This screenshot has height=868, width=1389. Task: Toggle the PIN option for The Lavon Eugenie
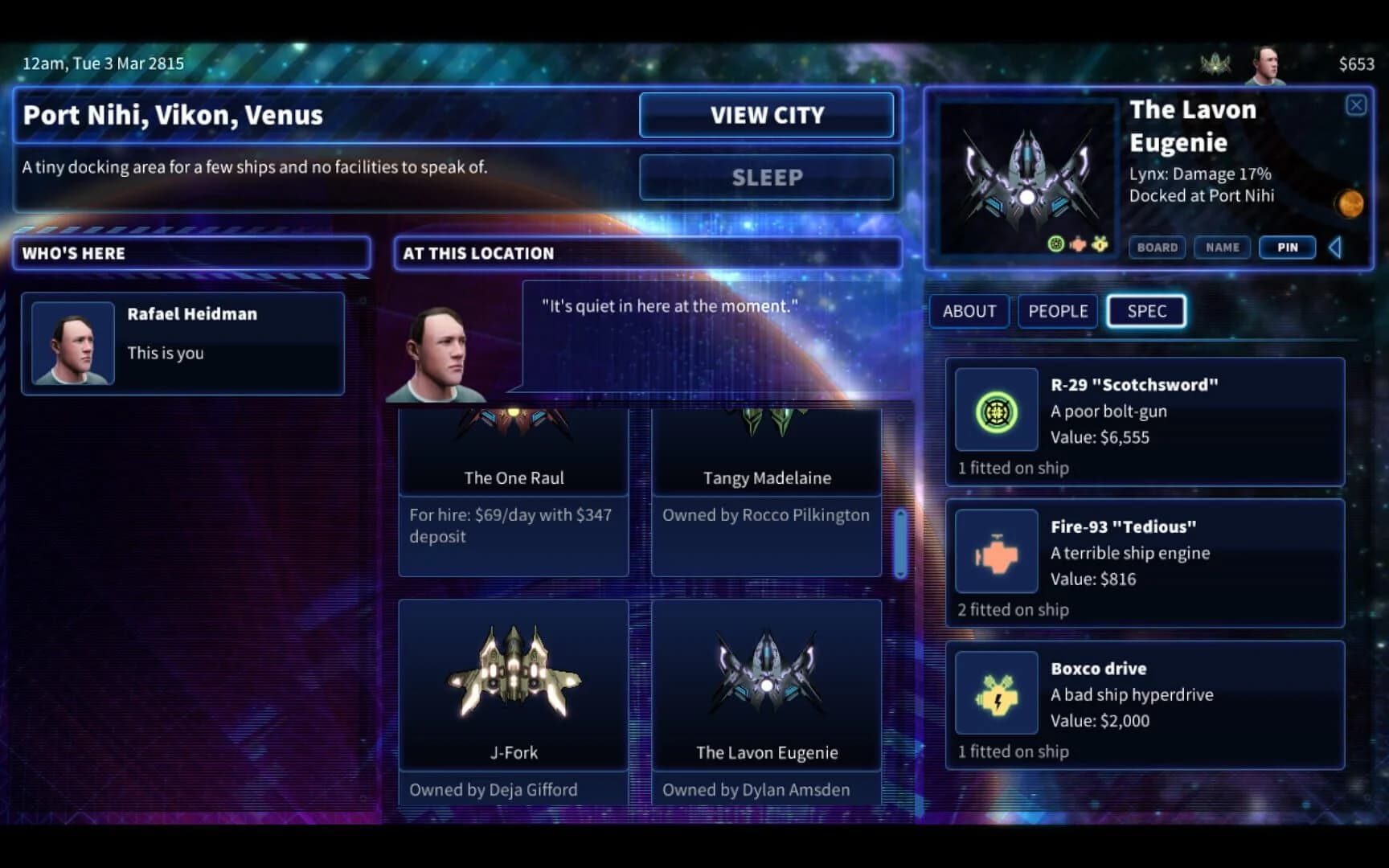(1287, 248)
